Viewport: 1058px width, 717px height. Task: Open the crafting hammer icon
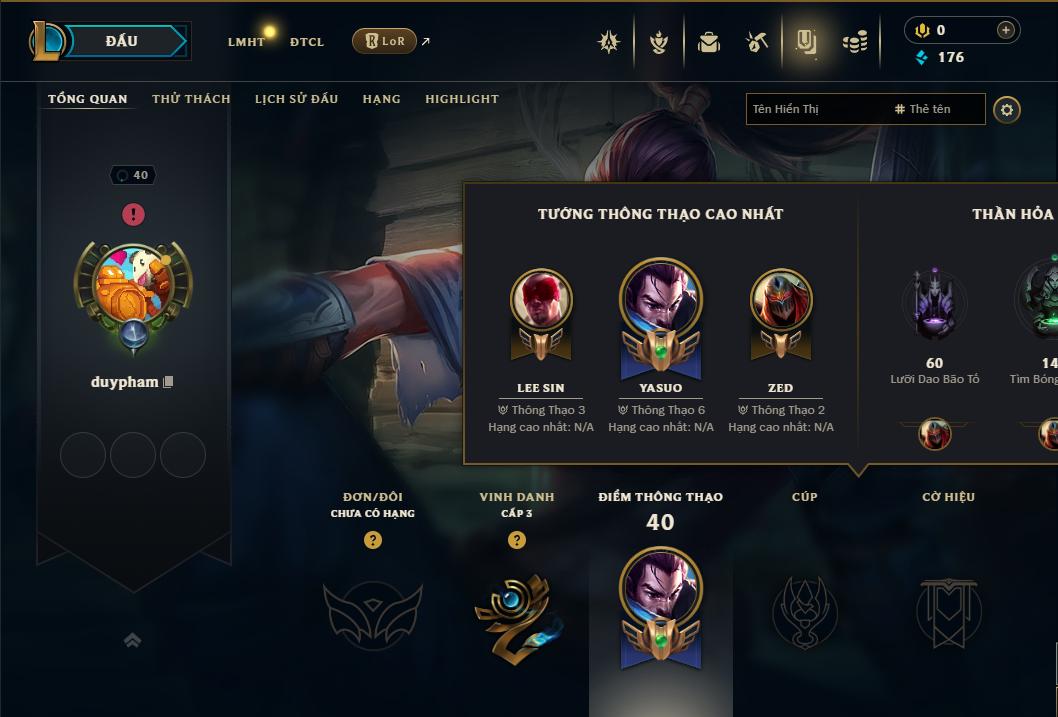(x=757, y=42)
